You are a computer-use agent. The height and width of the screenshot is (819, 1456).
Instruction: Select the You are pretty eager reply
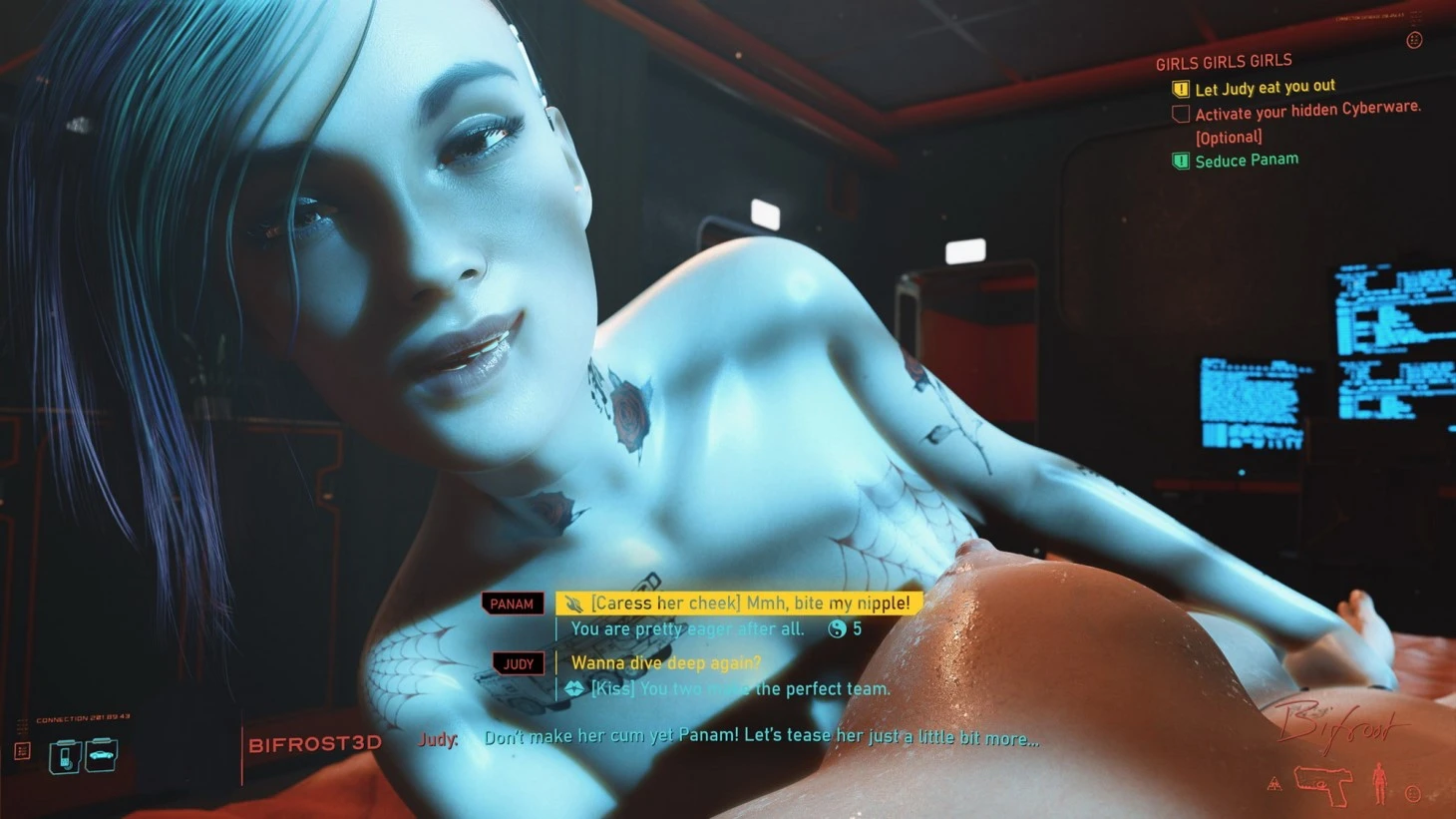pos(687,629)
